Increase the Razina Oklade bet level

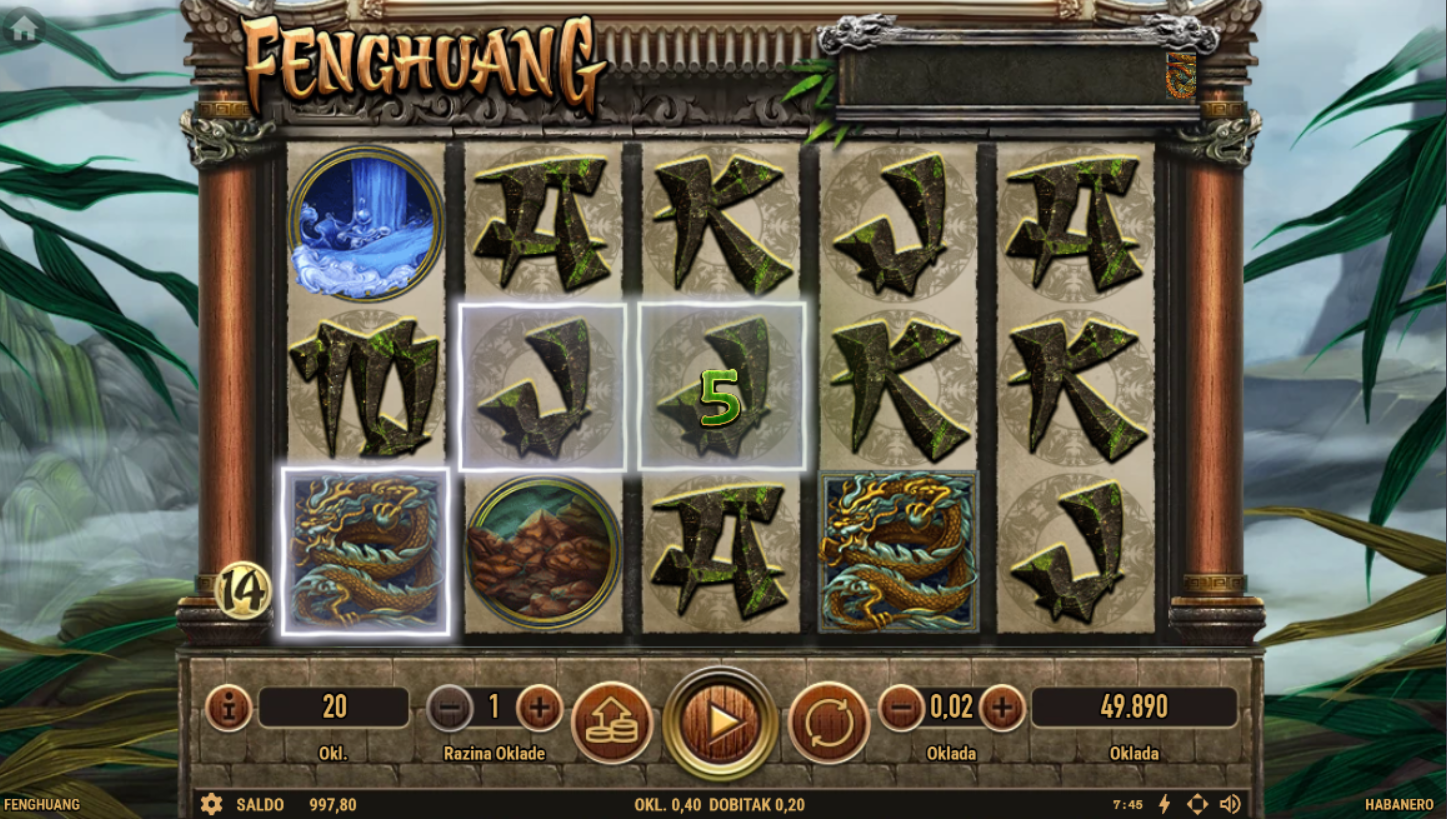click(539, 708)
